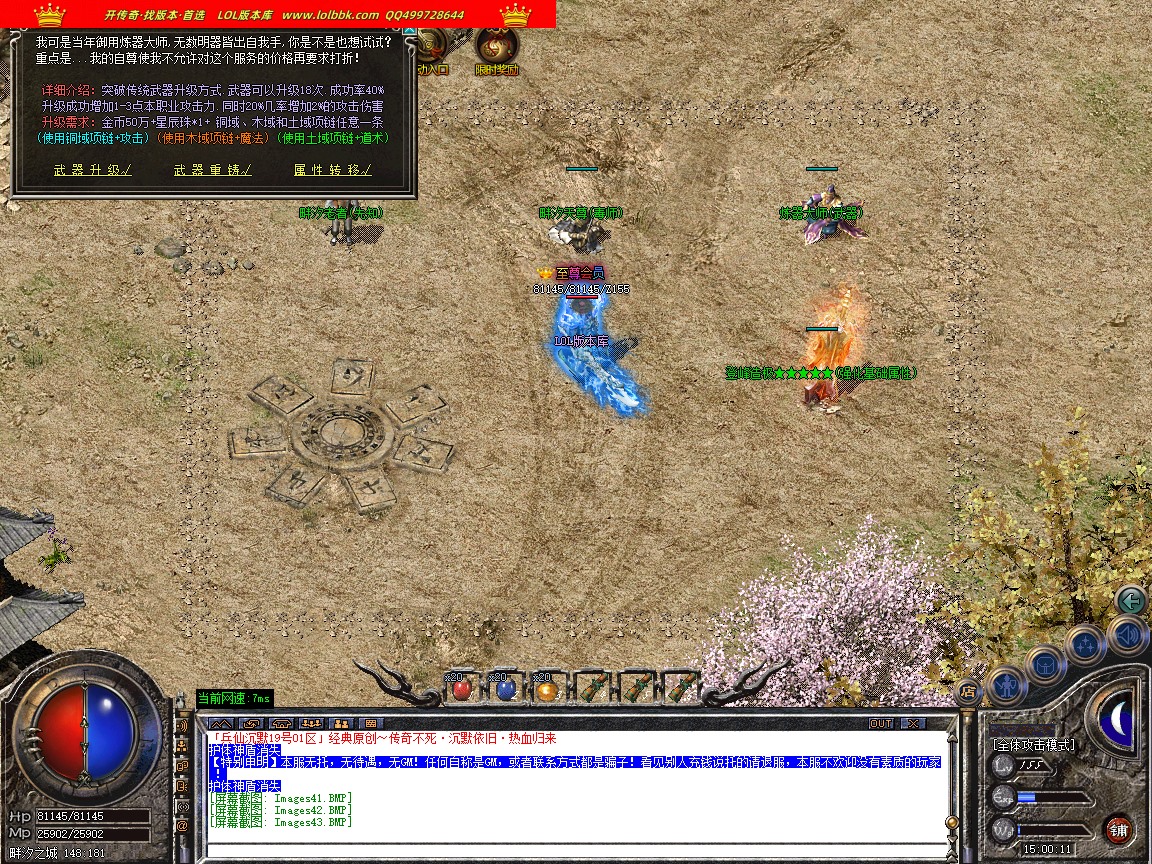This screenshot has width=1152, height=864.
Task: Use the orange potion in the quick belt
Action: click(x=545, y=688)
